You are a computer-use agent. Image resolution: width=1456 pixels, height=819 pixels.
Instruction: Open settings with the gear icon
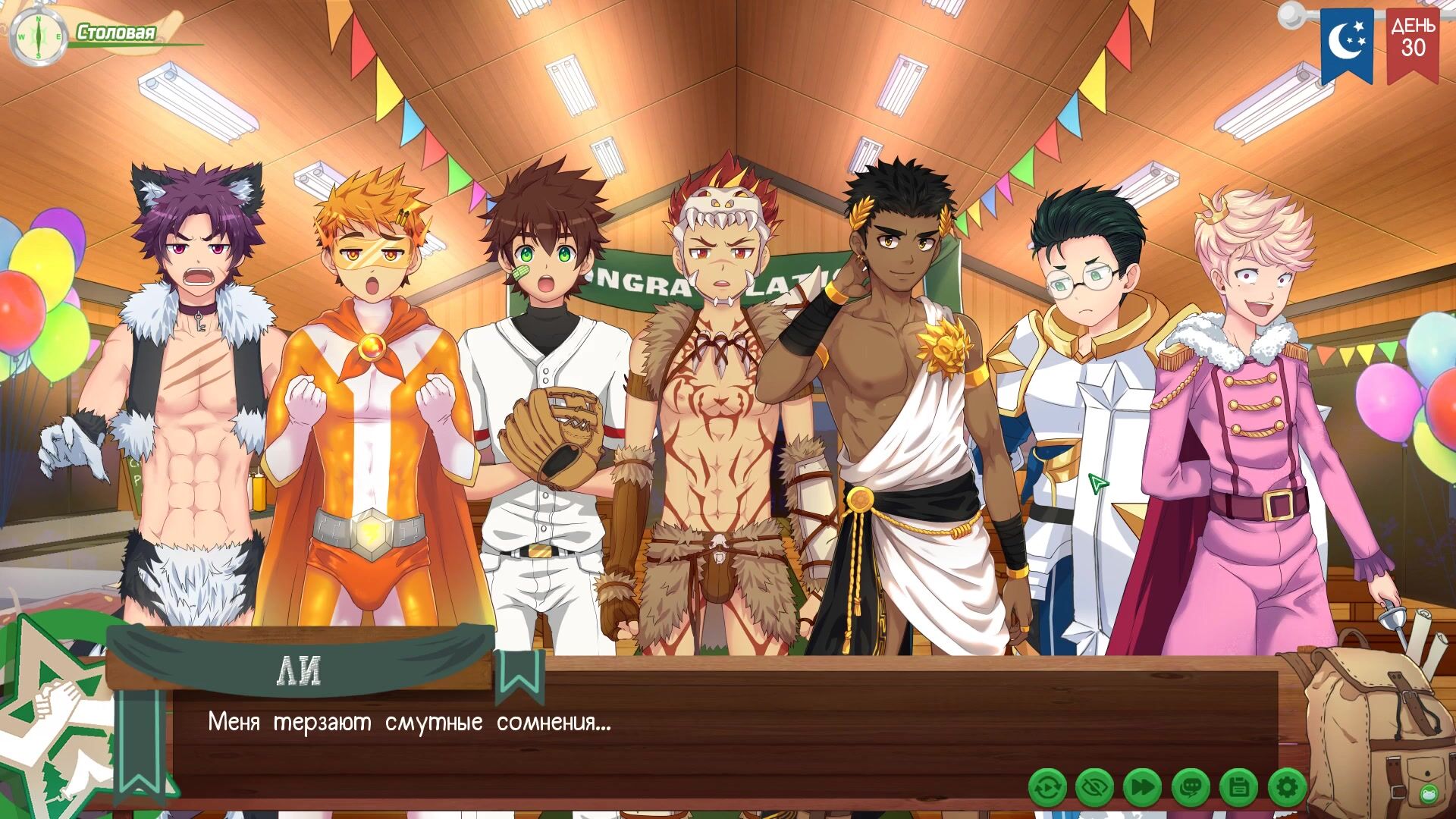[1286, 788]
